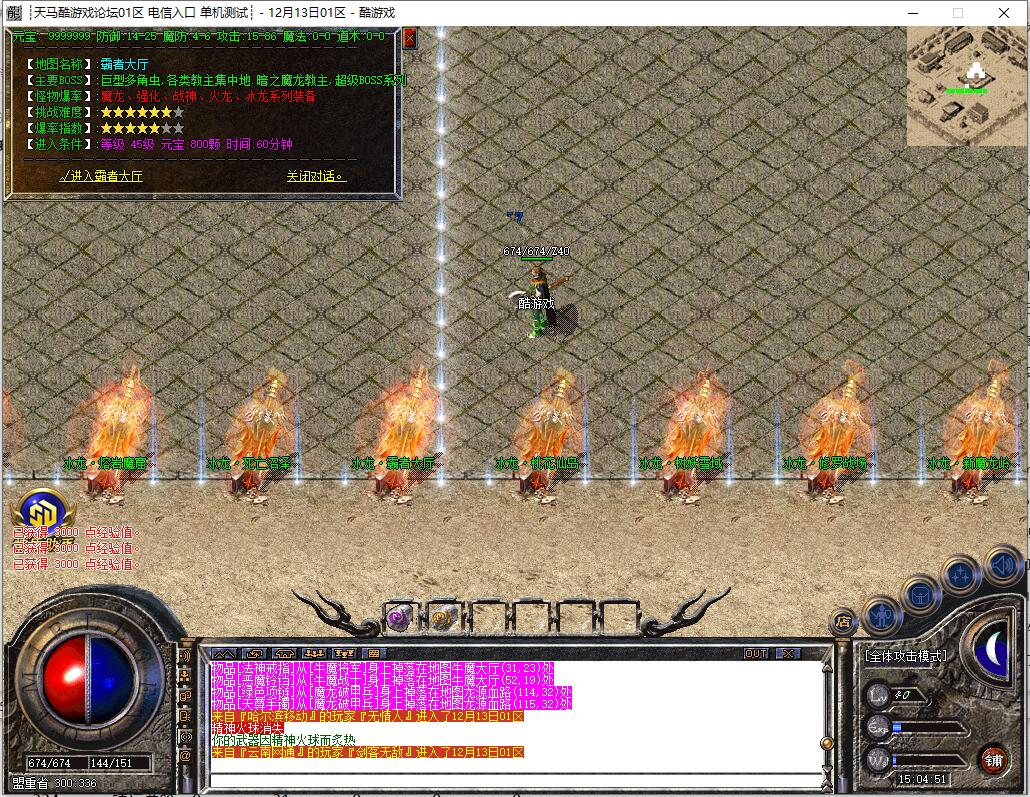The height and width of the screenshot is (797, 1030).
Task: Enter 霸者大厅 via the dialog link
Action: tap(101, 176)
